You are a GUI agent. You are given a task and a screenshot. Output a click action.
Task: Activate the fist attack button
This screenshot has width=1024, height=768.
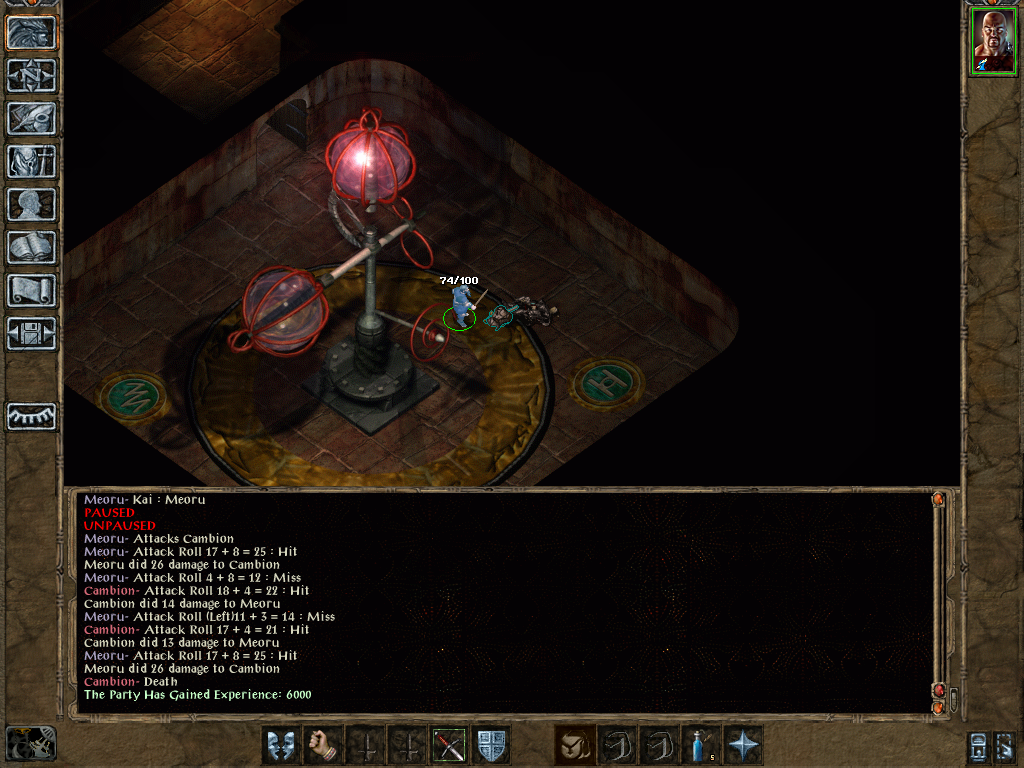(321, 745)
